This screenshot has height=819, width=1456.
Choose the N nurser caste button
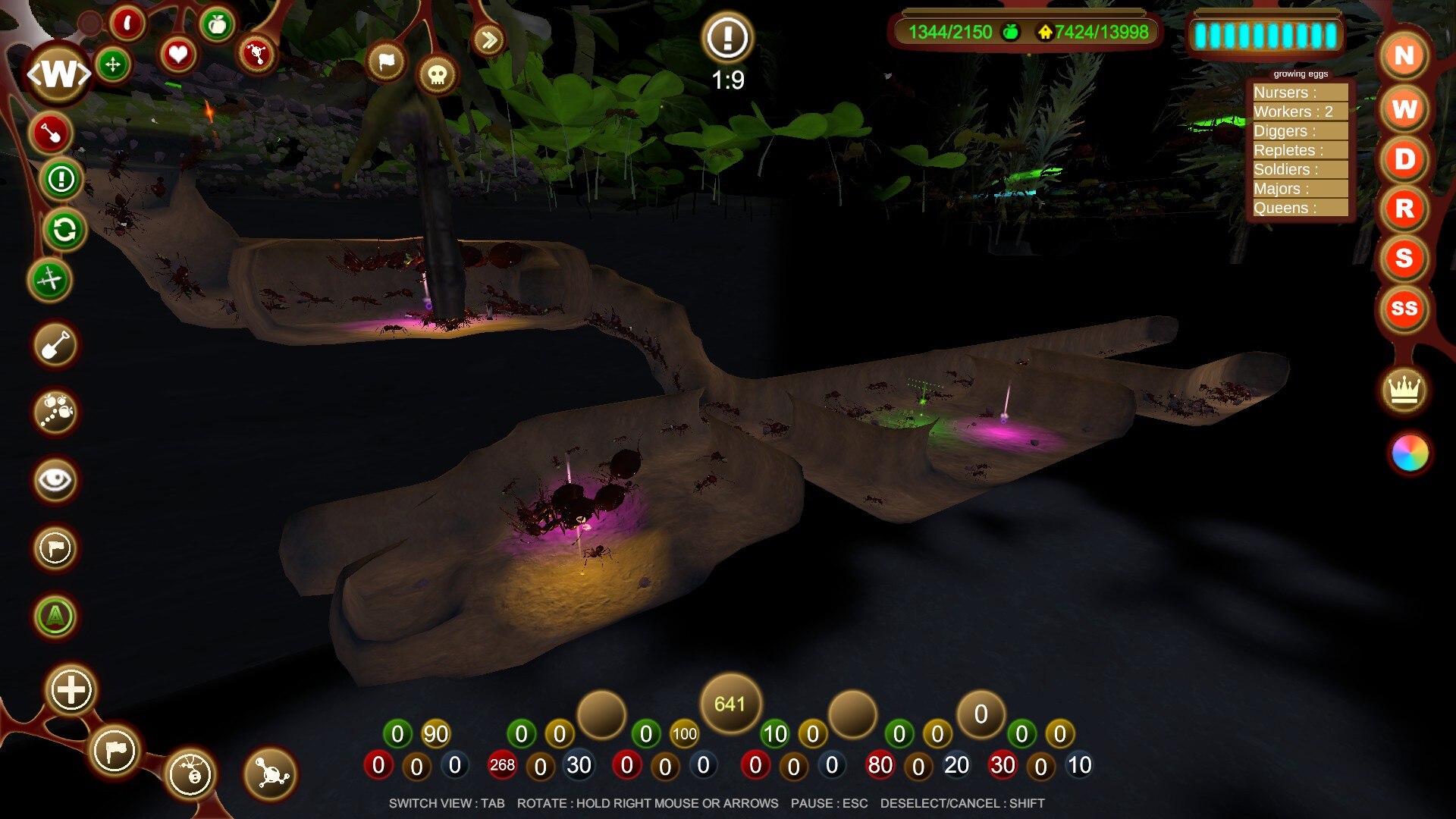point(1404,56)
